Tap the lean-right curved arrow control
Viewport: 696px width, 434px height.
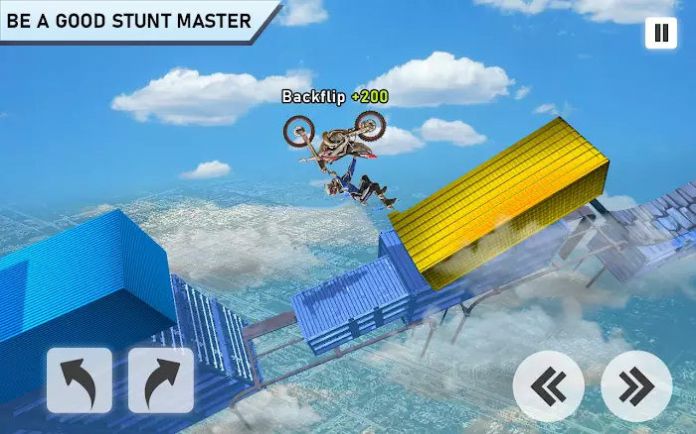(161, 381)
